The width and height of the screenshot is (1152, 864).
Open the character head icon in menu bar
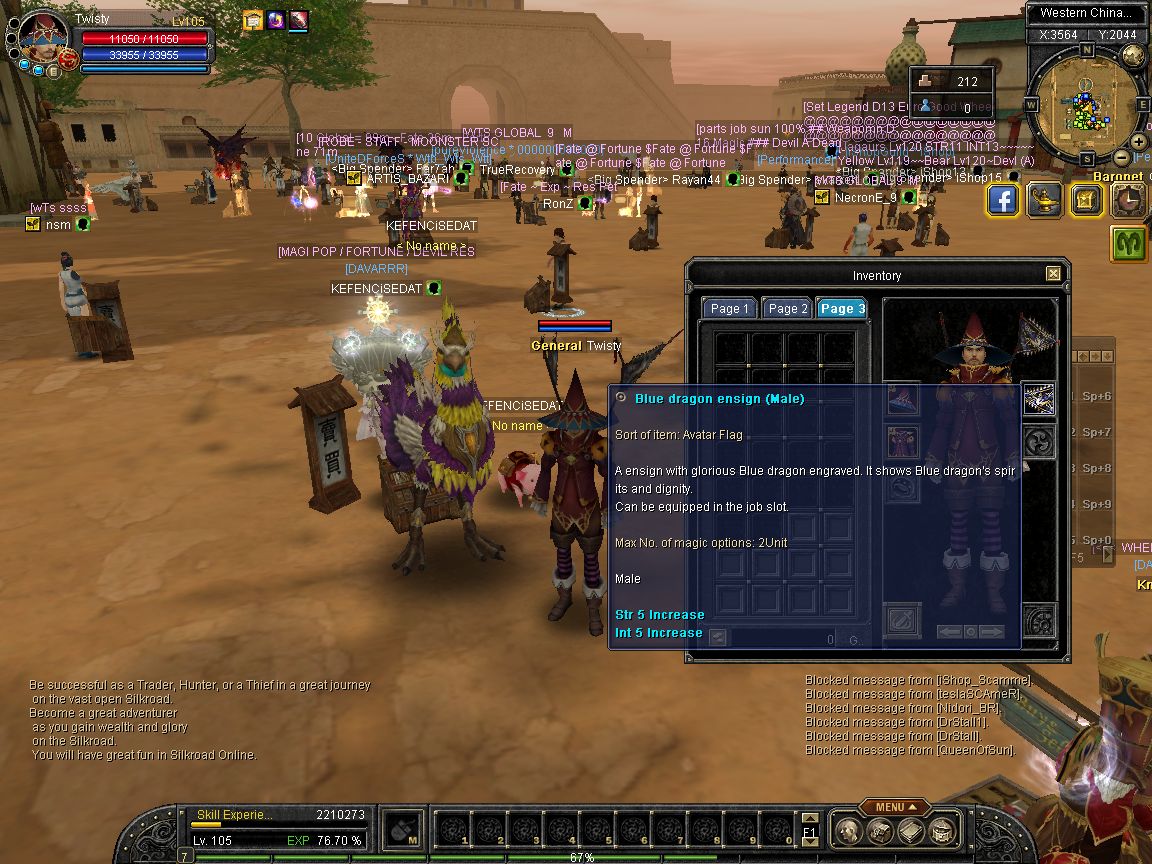(x=848, y=830)
